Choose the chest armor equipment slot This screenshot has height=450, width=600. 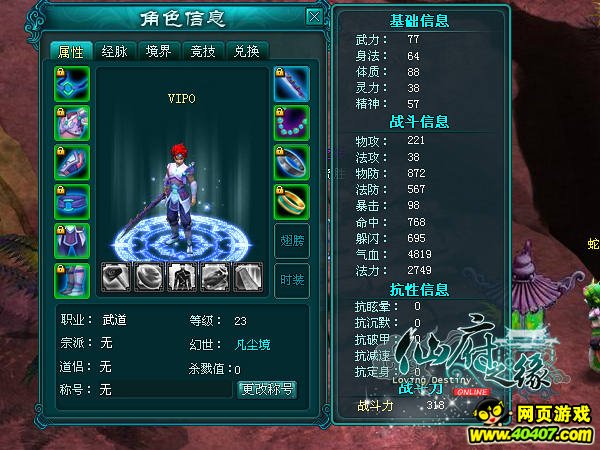[x=72, y=122]
